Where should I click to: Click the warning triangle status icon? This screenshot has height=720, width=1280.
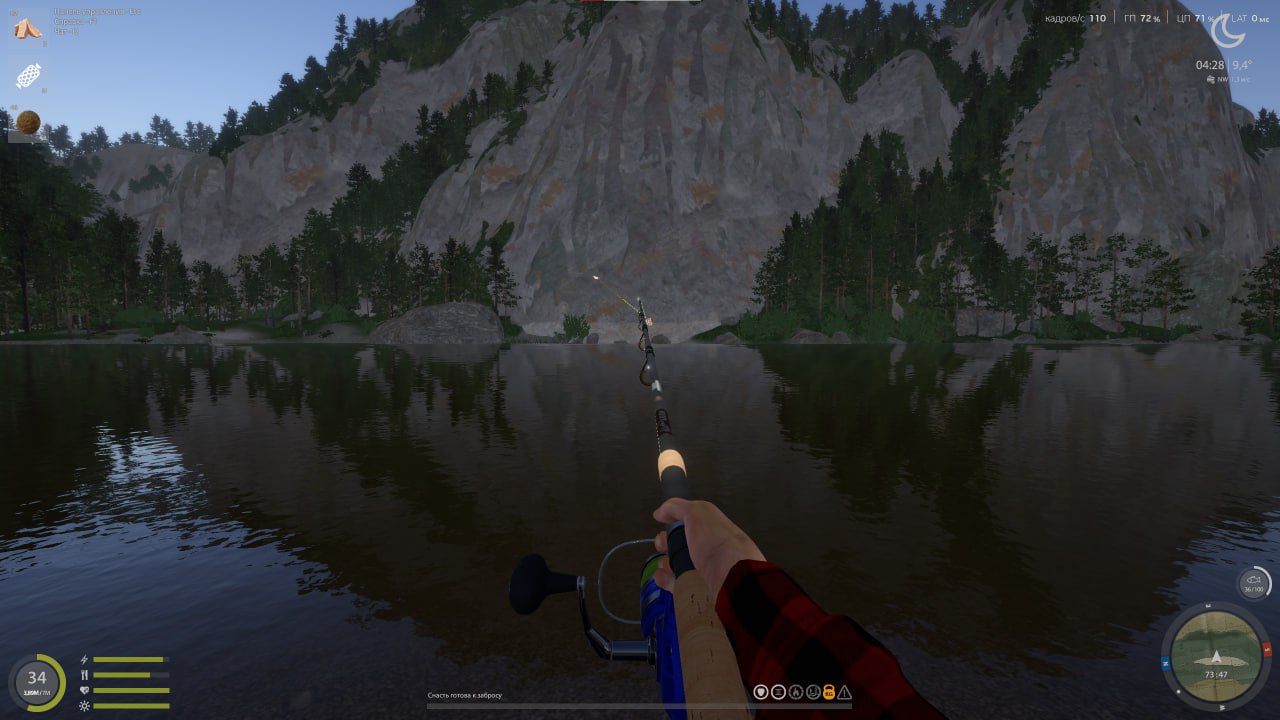845,691
